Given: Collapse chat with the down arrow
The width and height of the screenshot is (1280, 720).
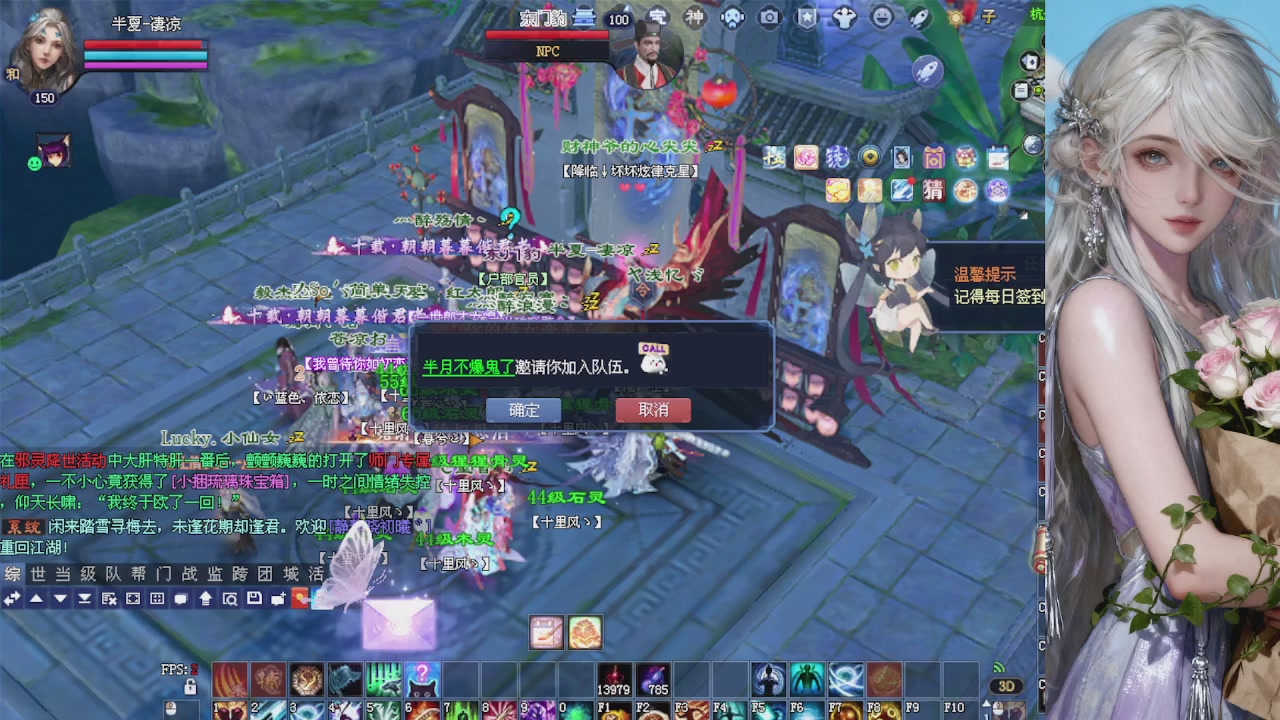Looking at the screenshot, I should (60, 597).
